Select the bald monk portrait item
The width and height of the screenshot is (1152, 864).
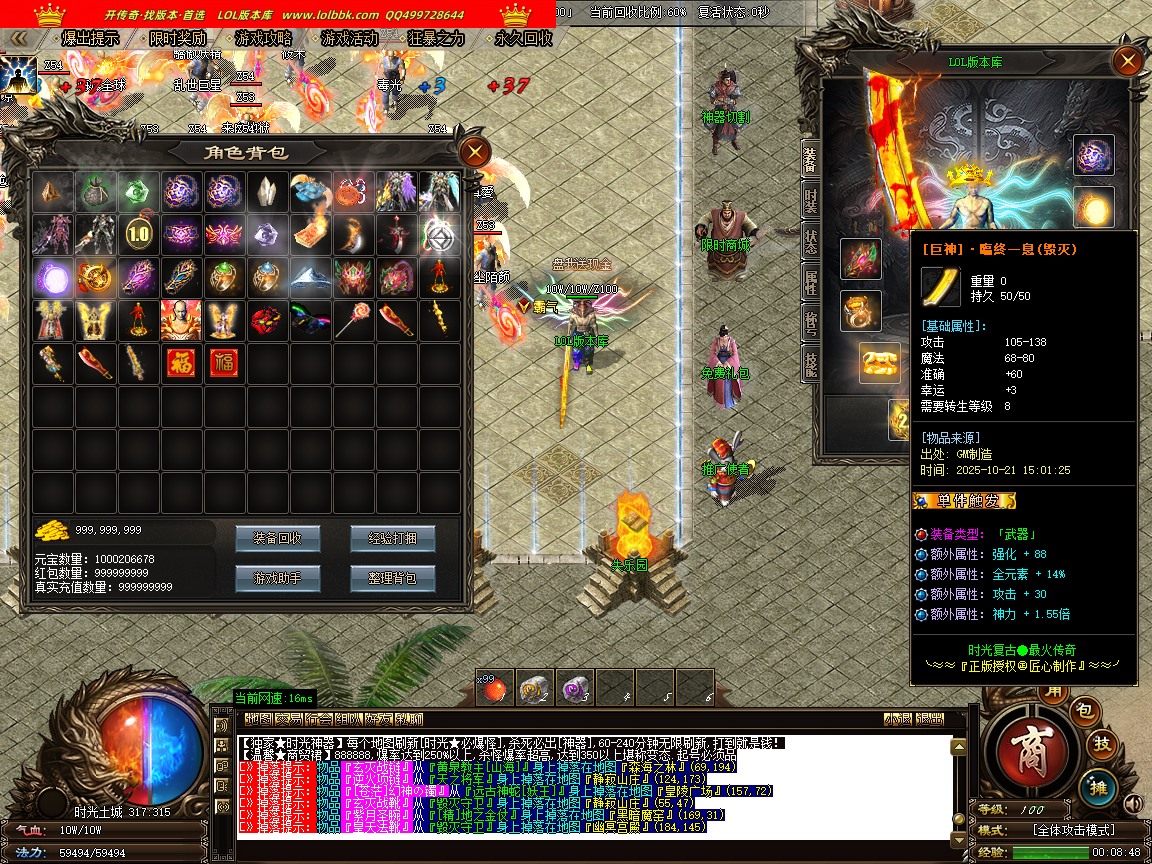[x=180, y=320]
